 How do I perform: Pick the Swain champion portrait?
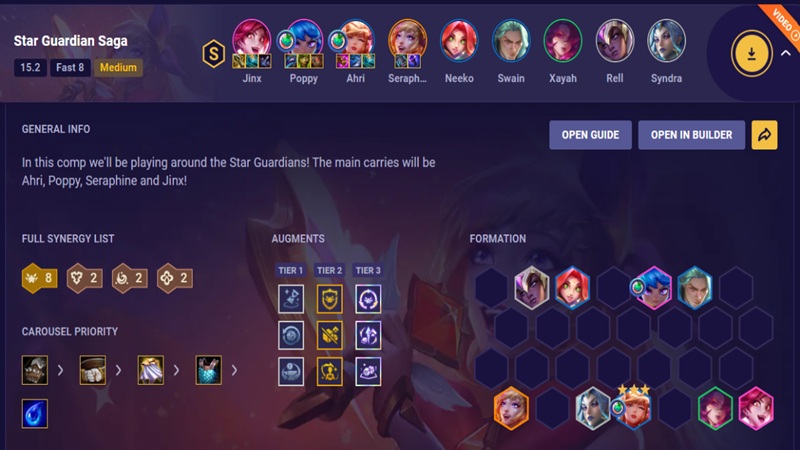511,40
